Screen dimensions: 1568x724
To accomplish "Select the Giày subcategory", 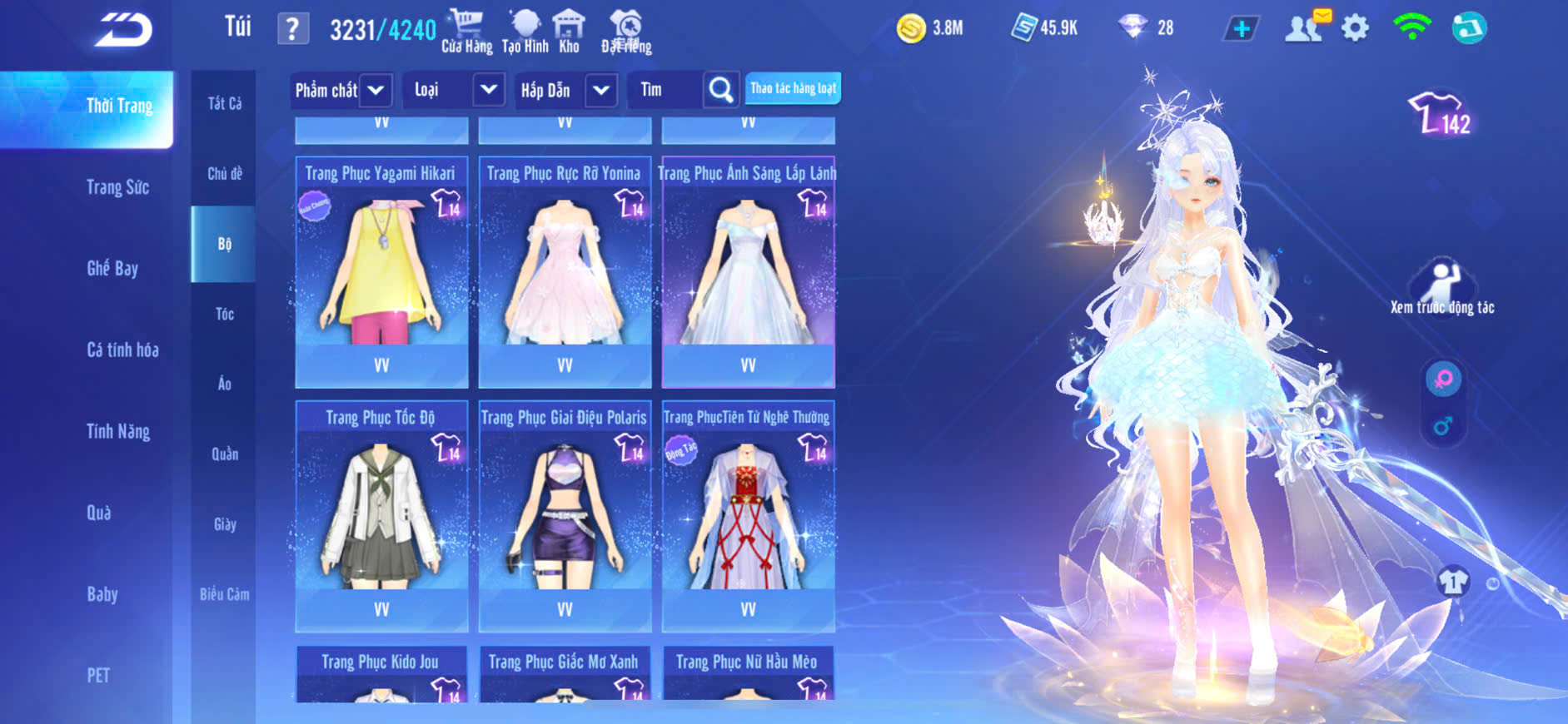I will tap(225, 524).
